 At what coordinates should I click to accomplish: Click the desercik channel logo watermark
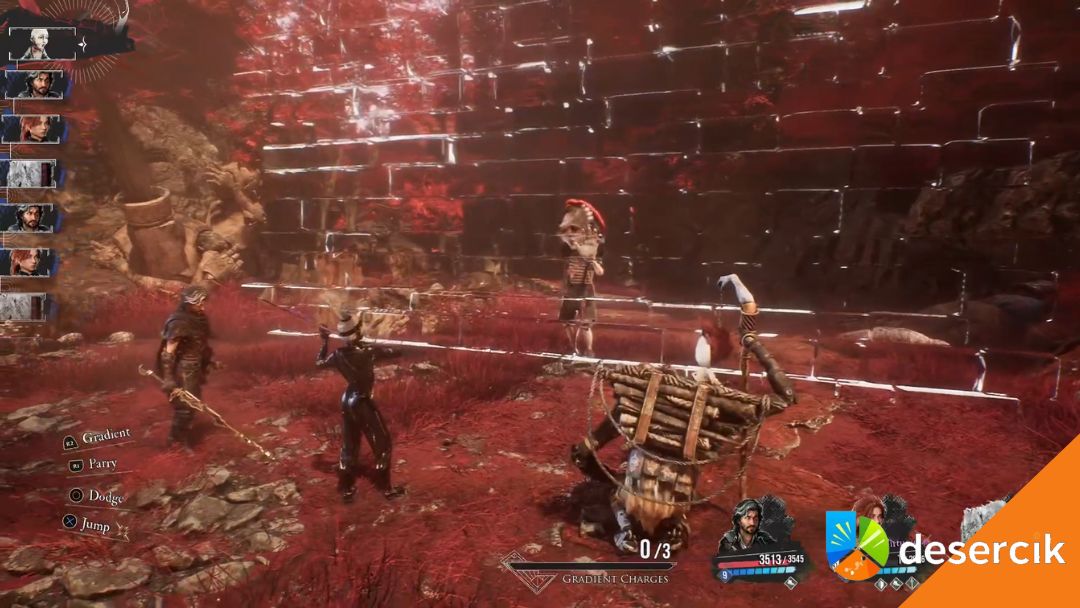(857, 545)
